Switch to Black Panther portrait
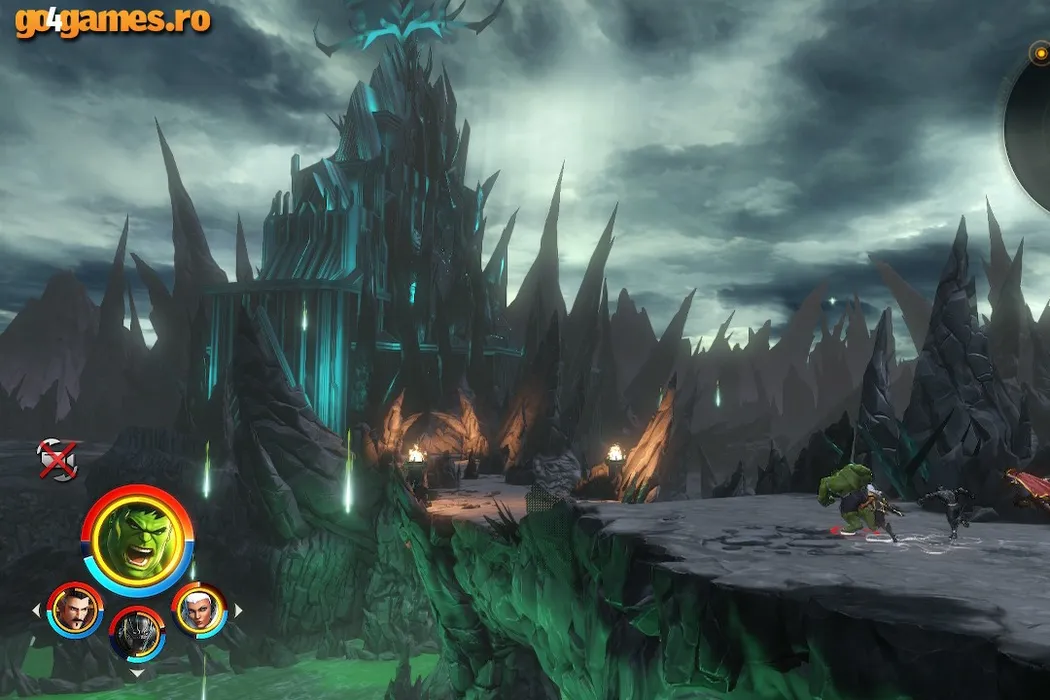1050x700 pixels. coord(137,633)
